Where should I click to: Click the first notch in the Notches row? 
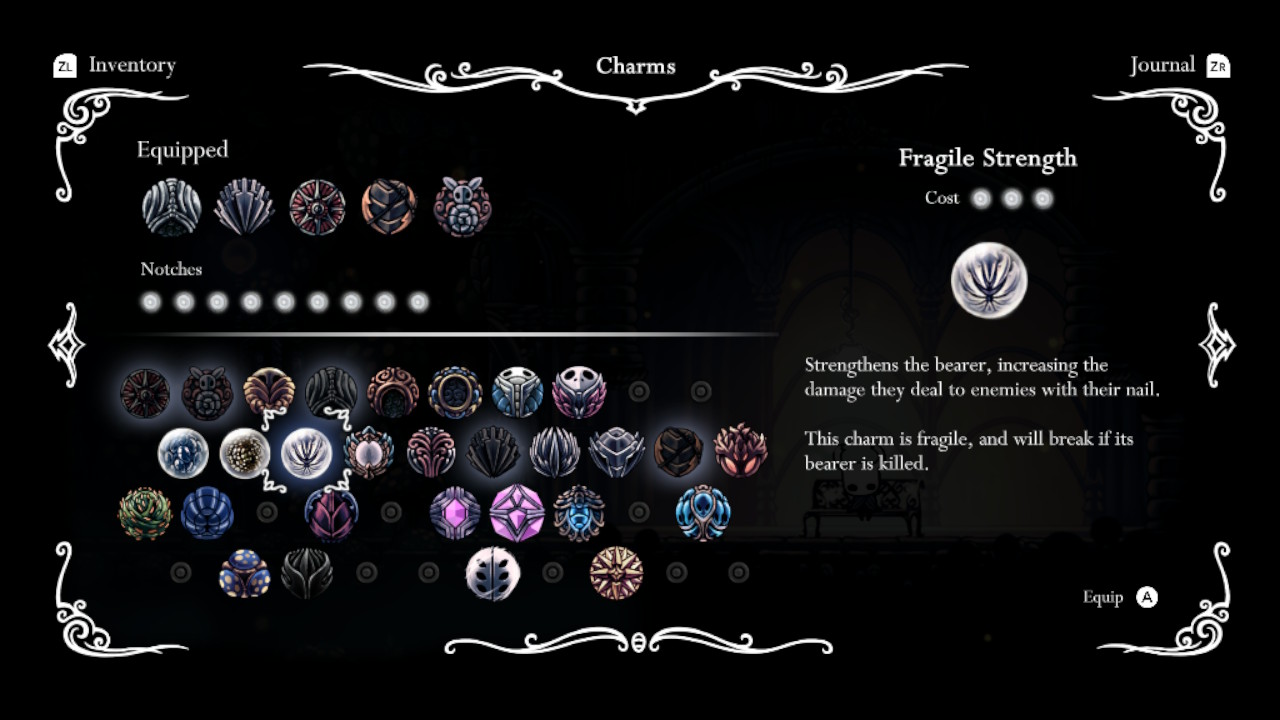(x=151, y=301)
